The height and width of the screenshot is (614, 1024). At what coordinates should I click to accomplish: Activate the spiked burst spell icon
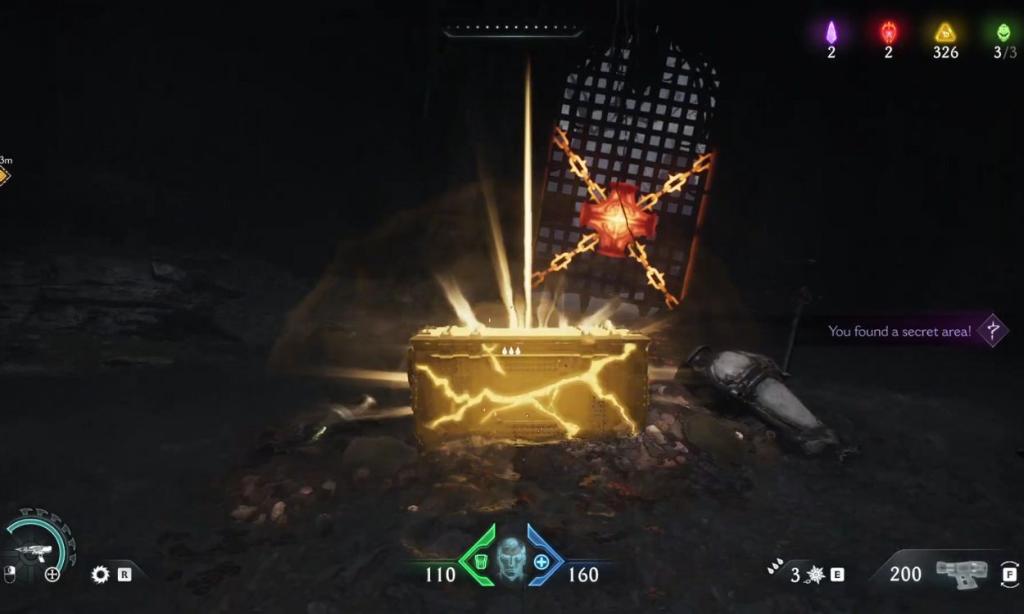pyautogui.click(x=816, y=574)
